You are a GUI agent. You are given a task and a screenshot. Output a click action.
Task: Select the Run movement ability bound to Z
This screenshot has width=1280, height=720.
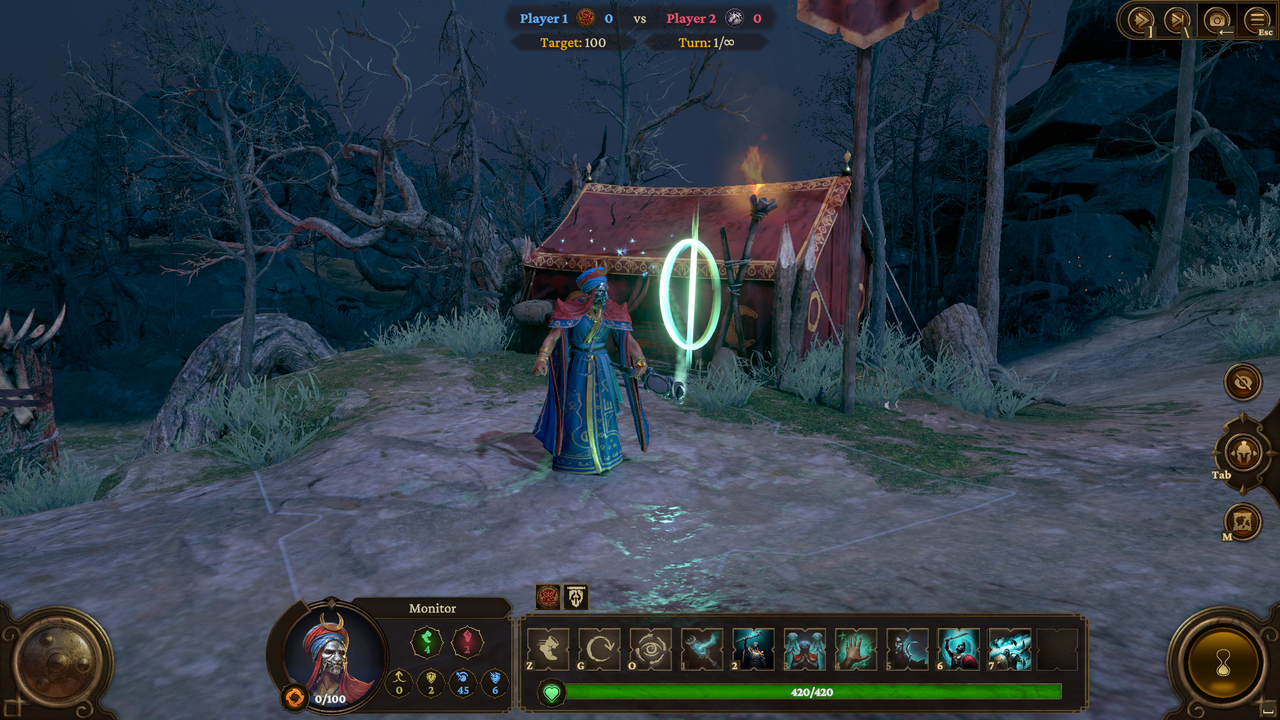[x=550, y=648]
